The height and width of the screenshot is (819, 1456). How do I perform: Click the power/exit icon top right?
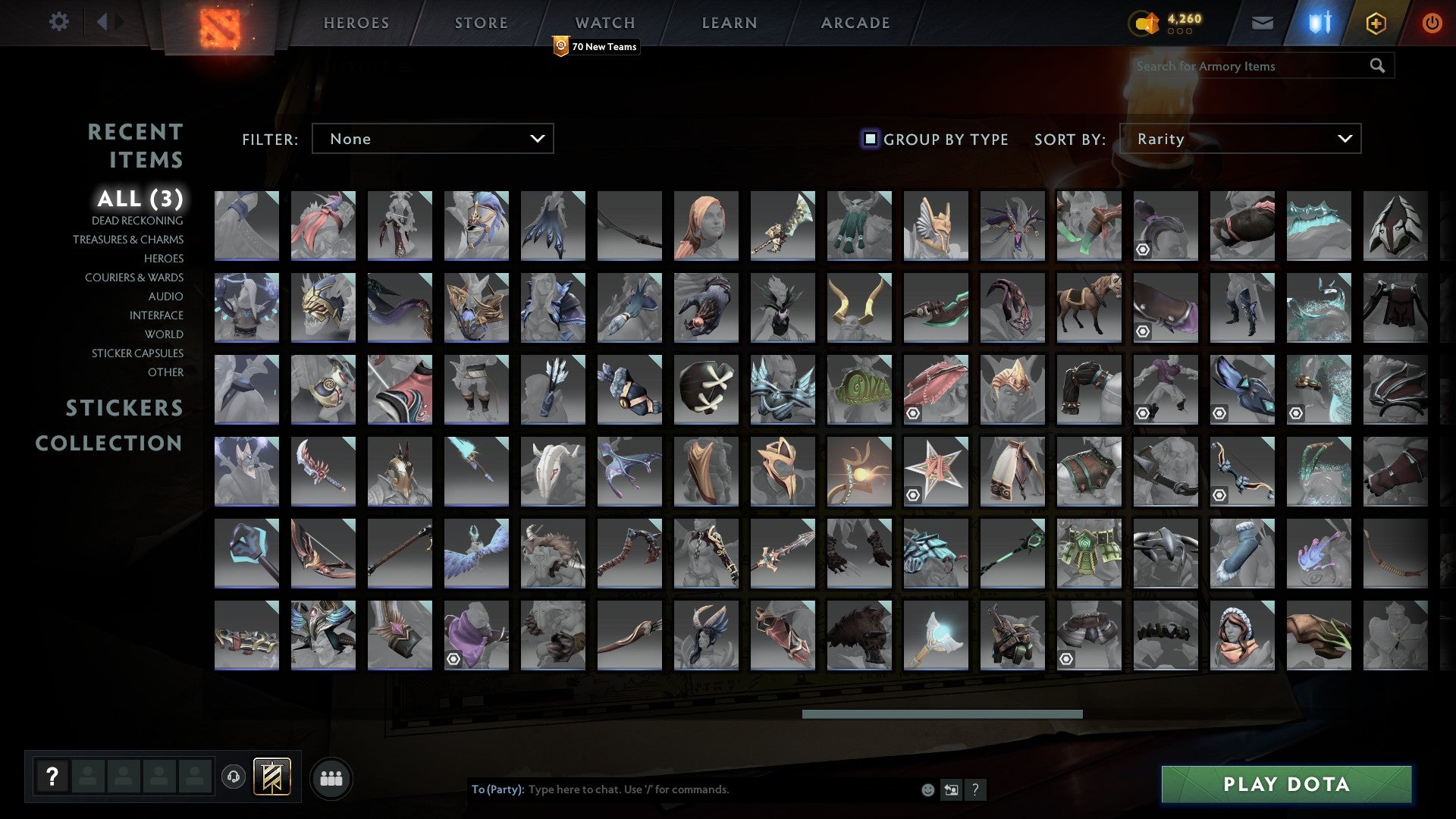pyautogui.click(x=1432, y=23)
